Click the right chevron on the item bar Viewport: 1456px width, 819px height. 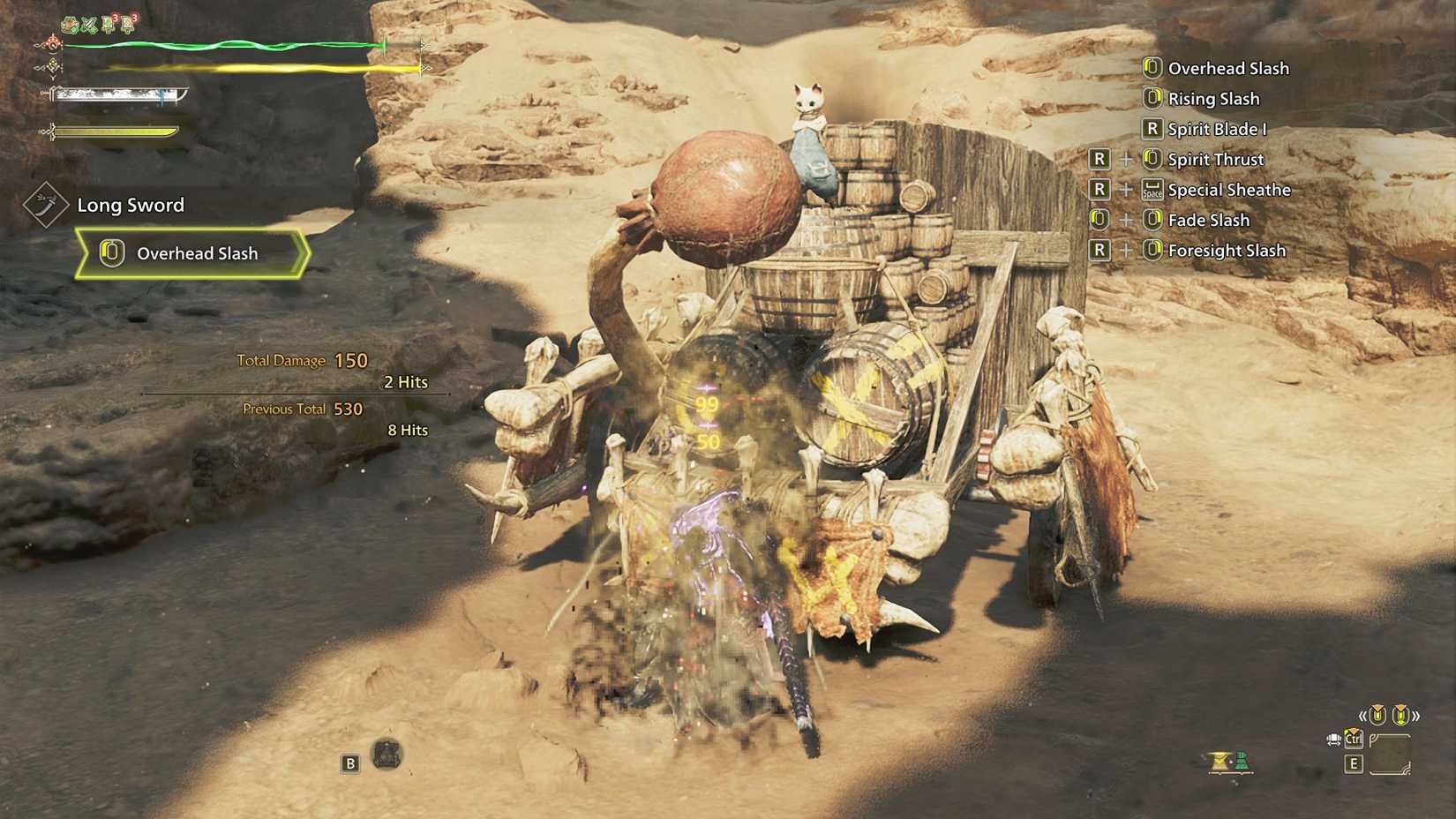[1415, 717]
